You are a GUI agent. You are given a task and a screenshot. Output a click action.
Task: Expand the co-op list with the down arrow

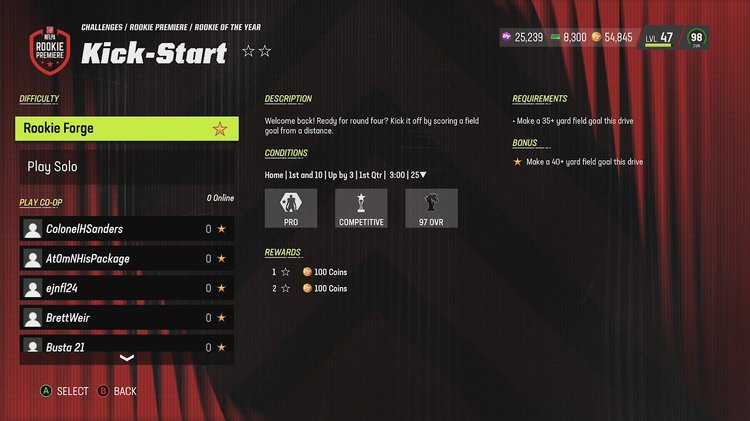click(x=127, y=358)
